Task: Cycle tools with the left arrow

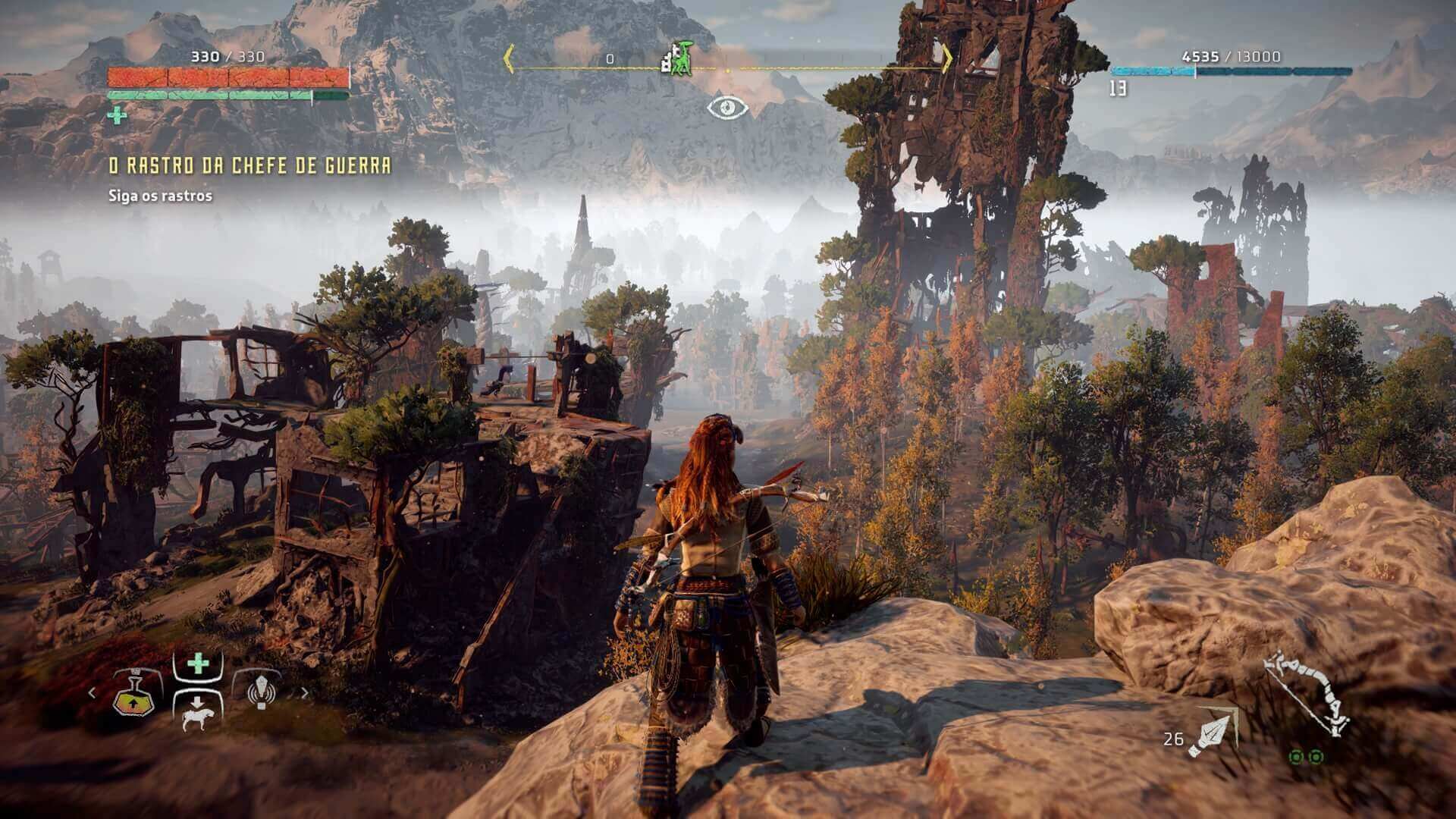Action: [x=93, y=692]
